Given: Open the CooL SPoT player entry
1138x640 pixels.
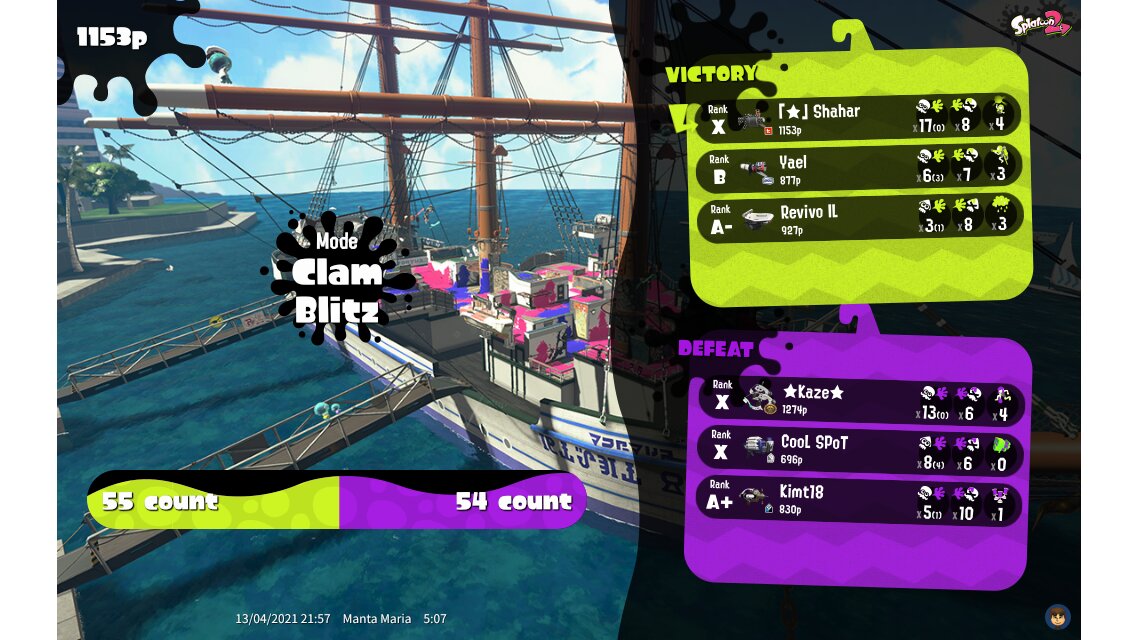Looking at the screenshot, I should click(x=858, y=449).
